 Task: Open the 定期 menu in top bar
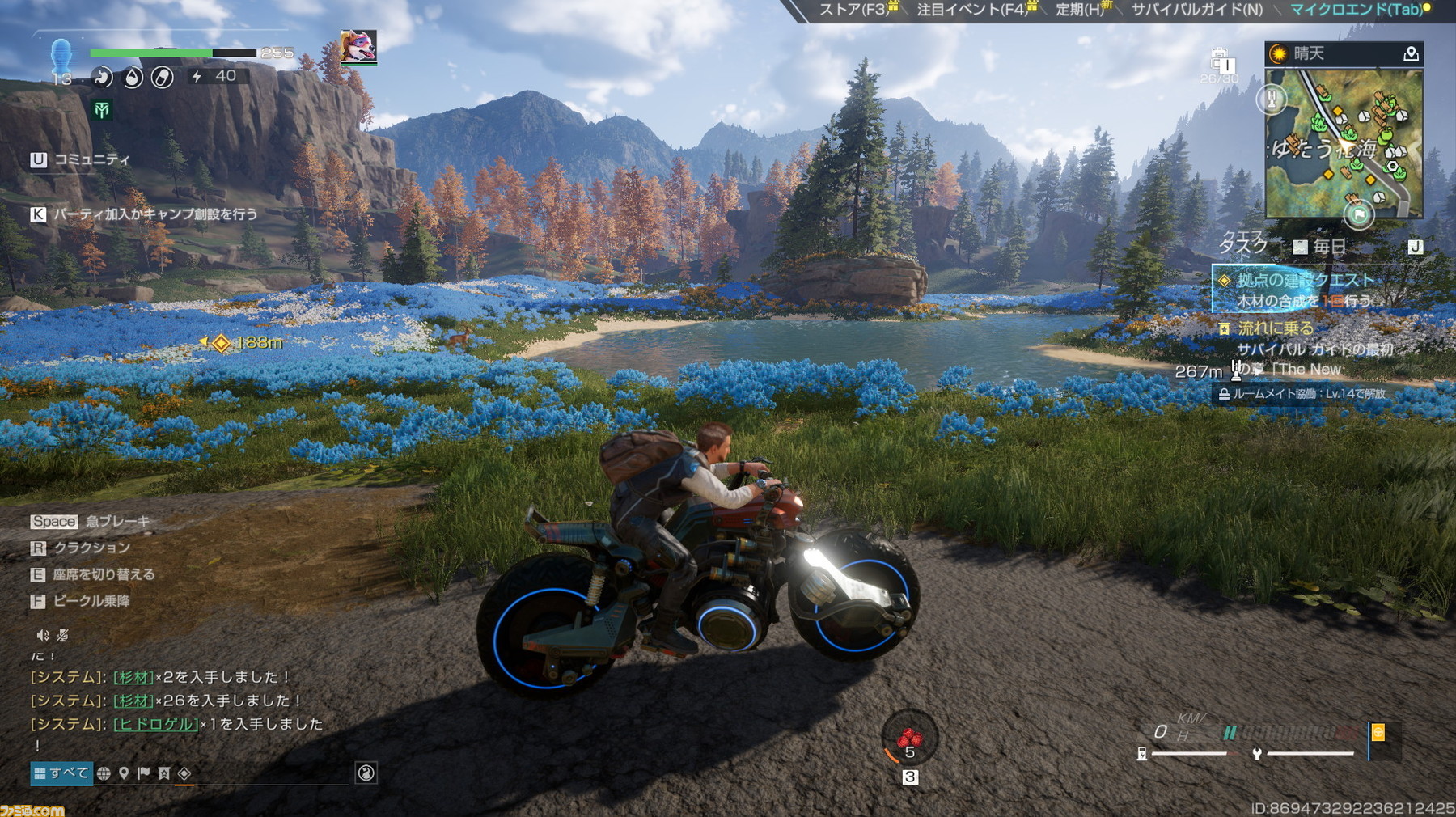pyautogui.click(x=1079, y=10)
